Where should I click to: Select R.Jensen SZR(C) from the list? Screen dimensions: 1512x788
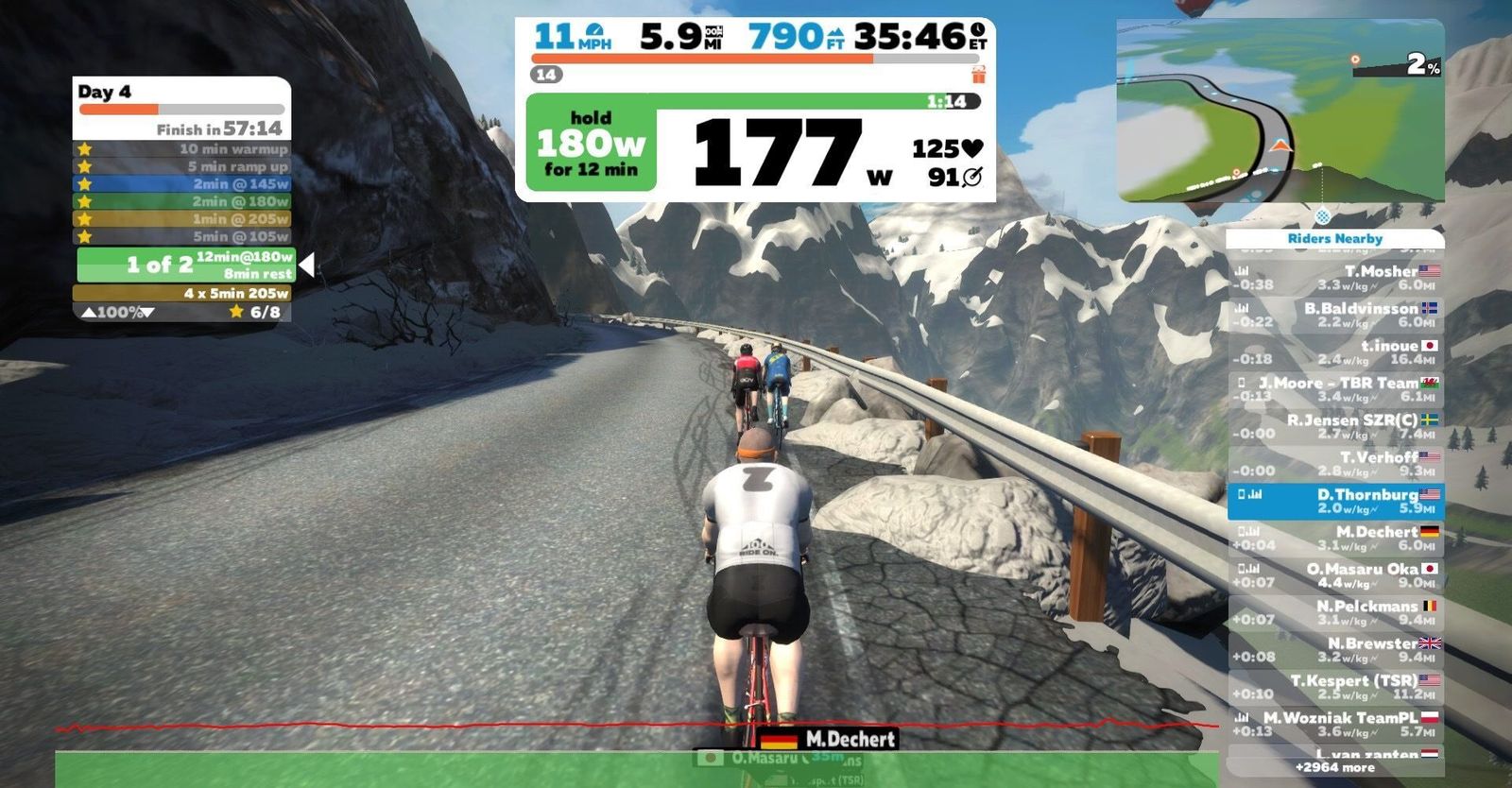1335,427
